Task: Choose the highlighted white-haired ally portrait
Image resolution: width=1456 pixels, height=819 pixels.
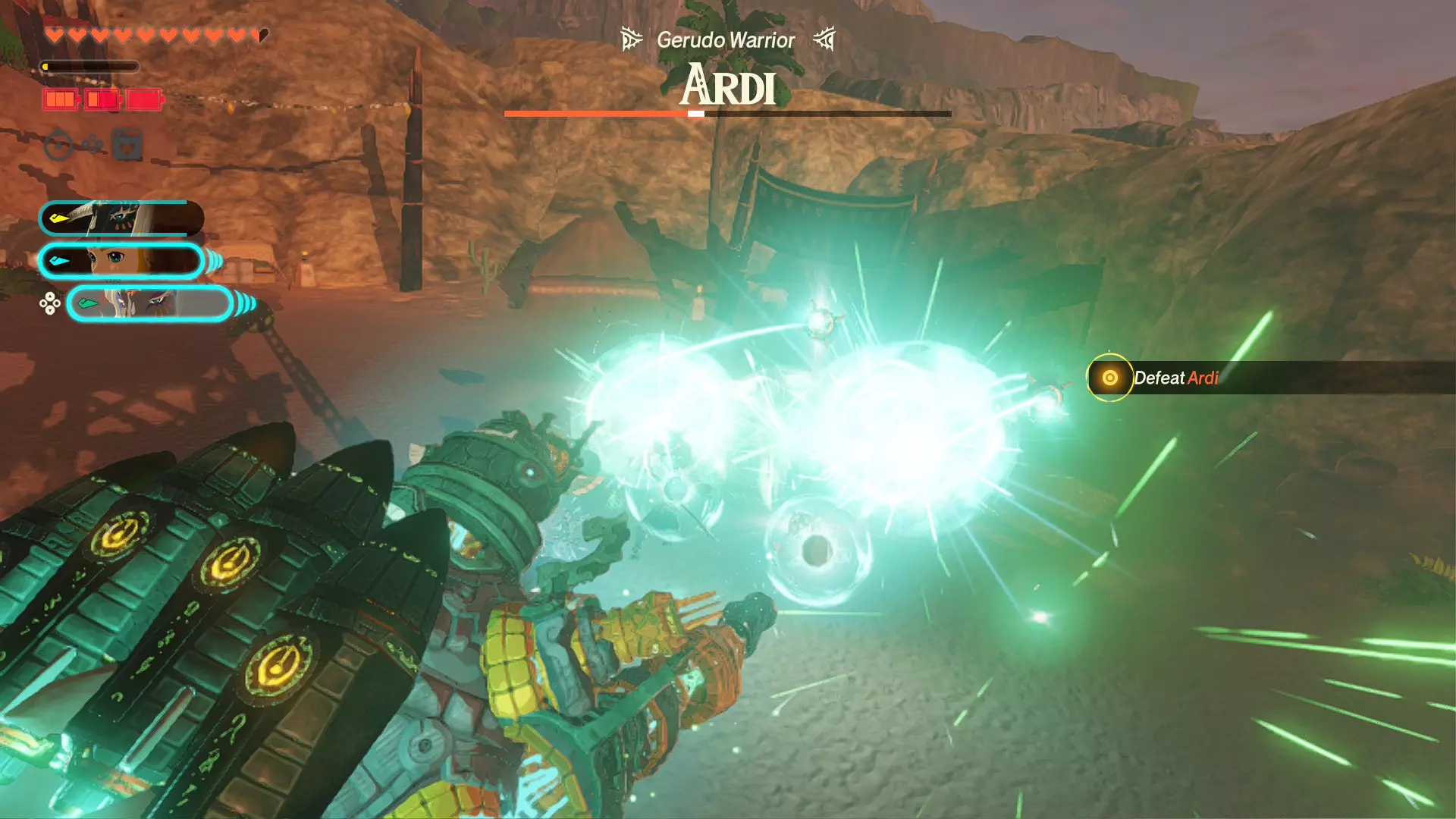Action: click(149, 304)
